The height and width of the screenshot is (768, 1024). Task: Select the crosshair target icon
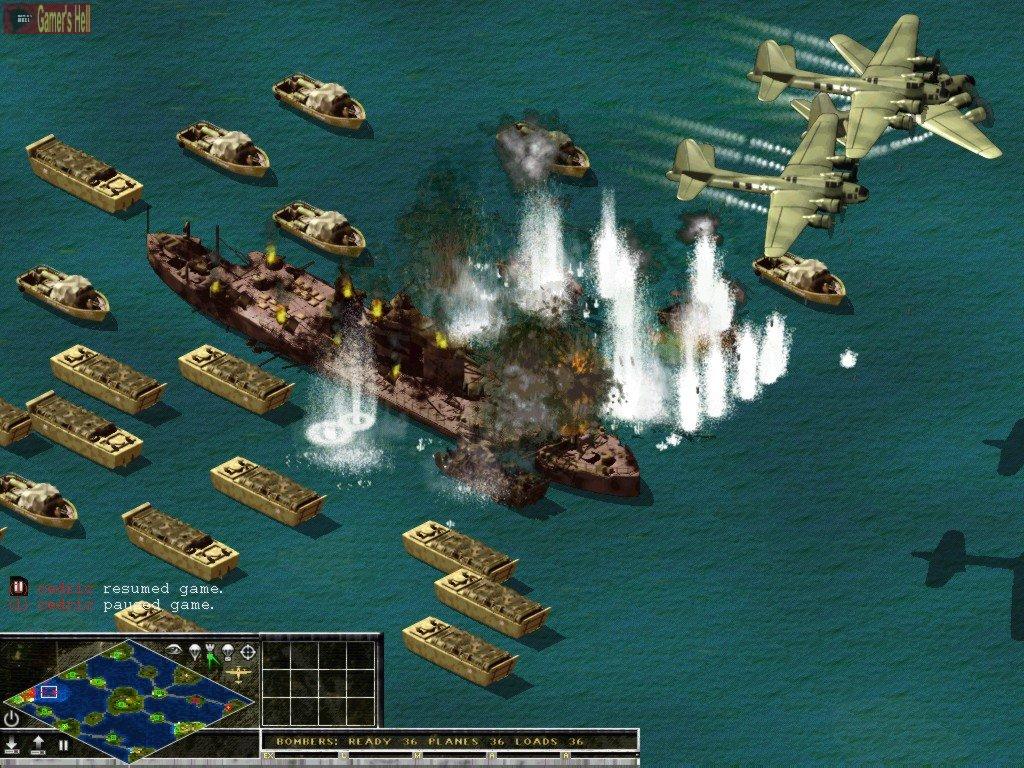(247, 652)
